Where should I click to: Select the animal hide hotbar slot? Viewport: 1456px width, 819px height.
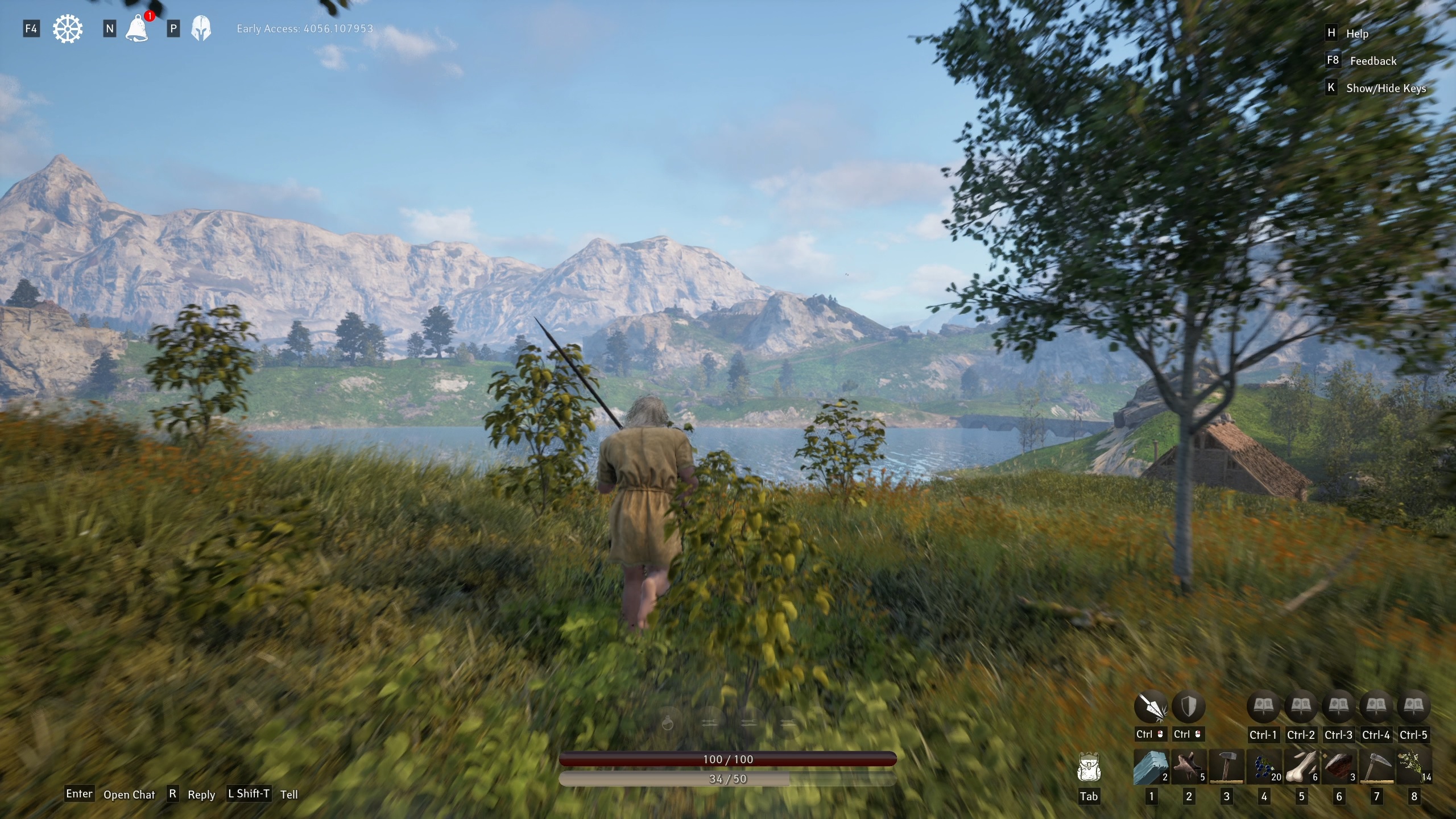1189,767
